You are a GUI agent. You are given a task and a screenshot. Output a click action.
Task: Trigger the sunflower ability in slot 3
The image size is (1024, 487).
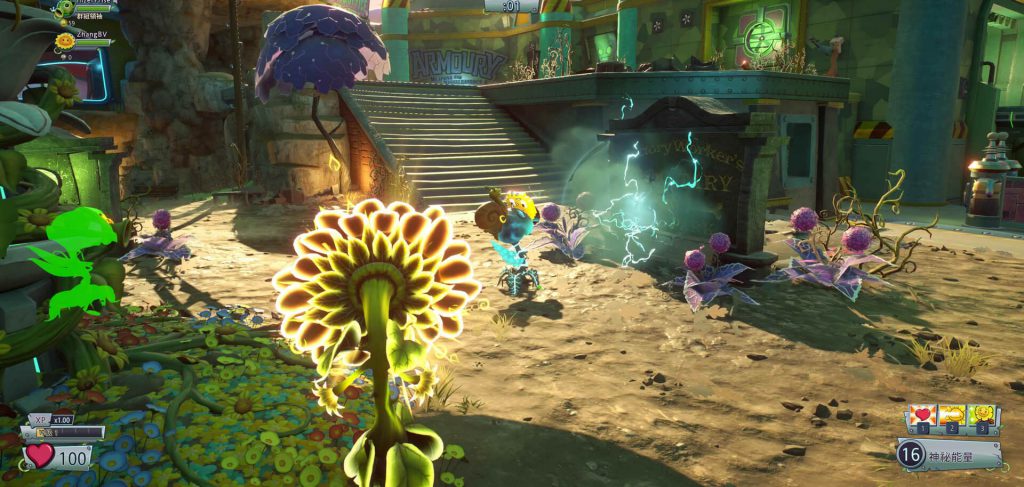[x=983, y=416]
